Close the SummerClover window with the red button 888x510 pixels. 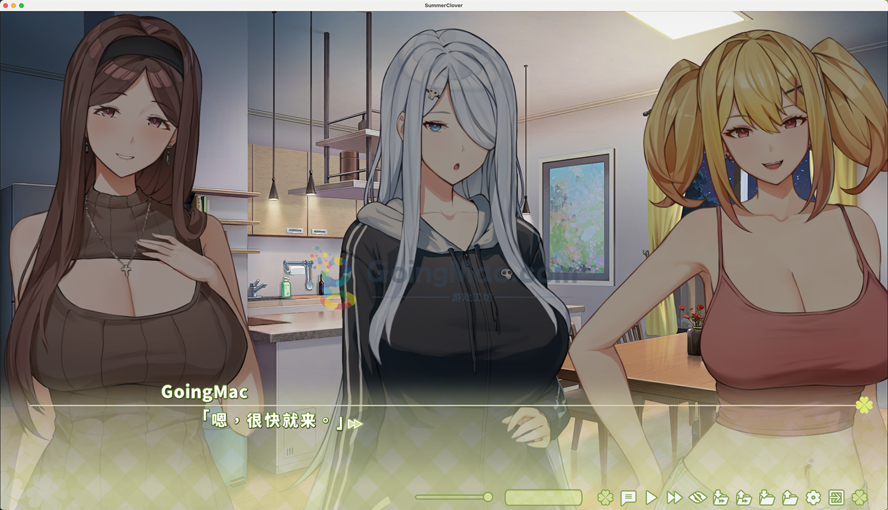pos(5,5)
